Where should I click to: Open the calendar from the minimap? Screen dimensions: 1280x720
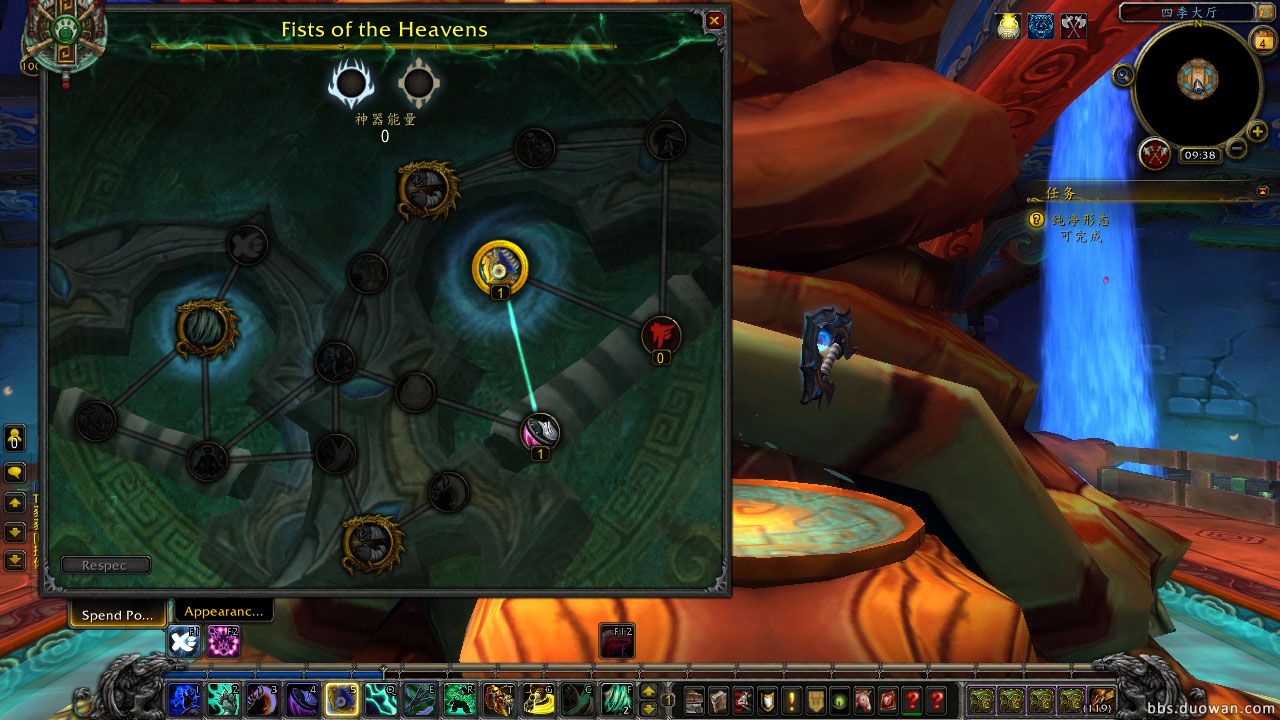pos(1263,41)
